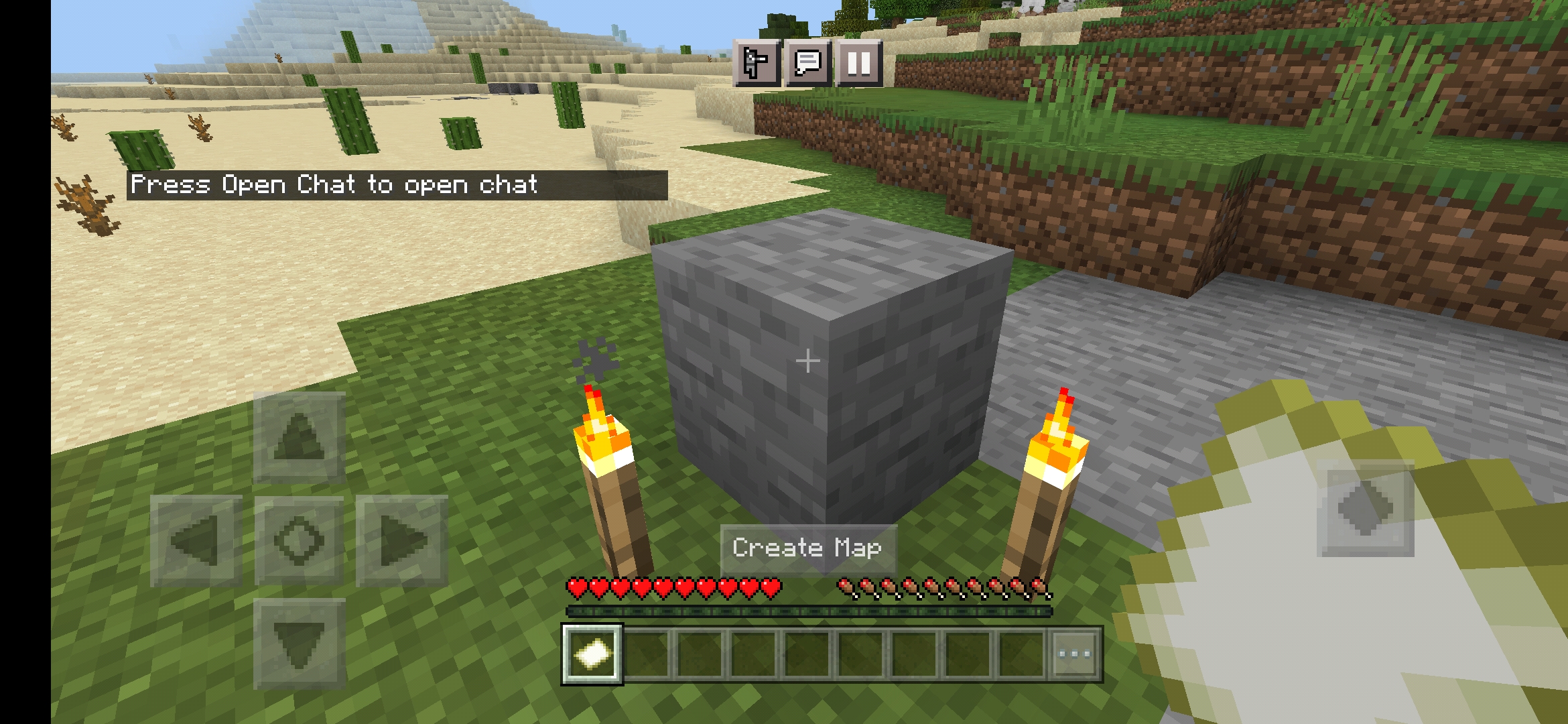The width and height of the screenshot is (1568, 724).
Task: Open the emote menu
Action: coord(757,64)
